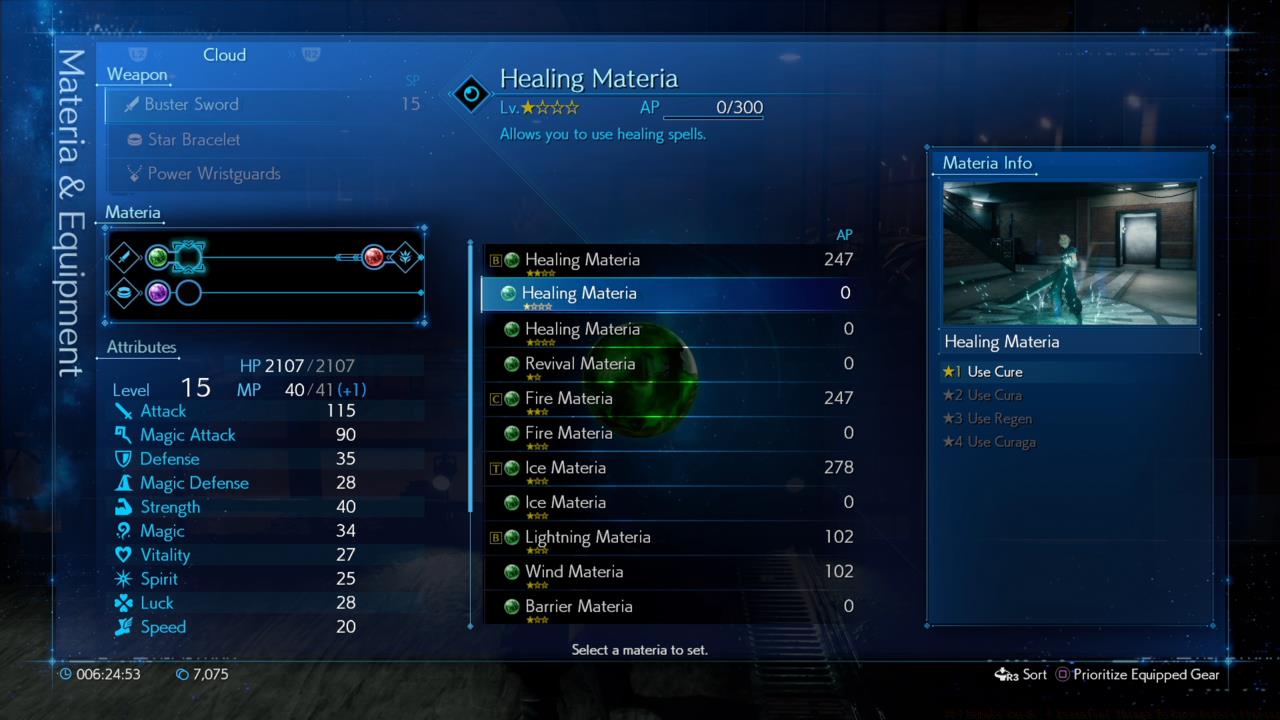Click the Sort control in the bottom bar
1280x720 pixels.
(1021, 674)
